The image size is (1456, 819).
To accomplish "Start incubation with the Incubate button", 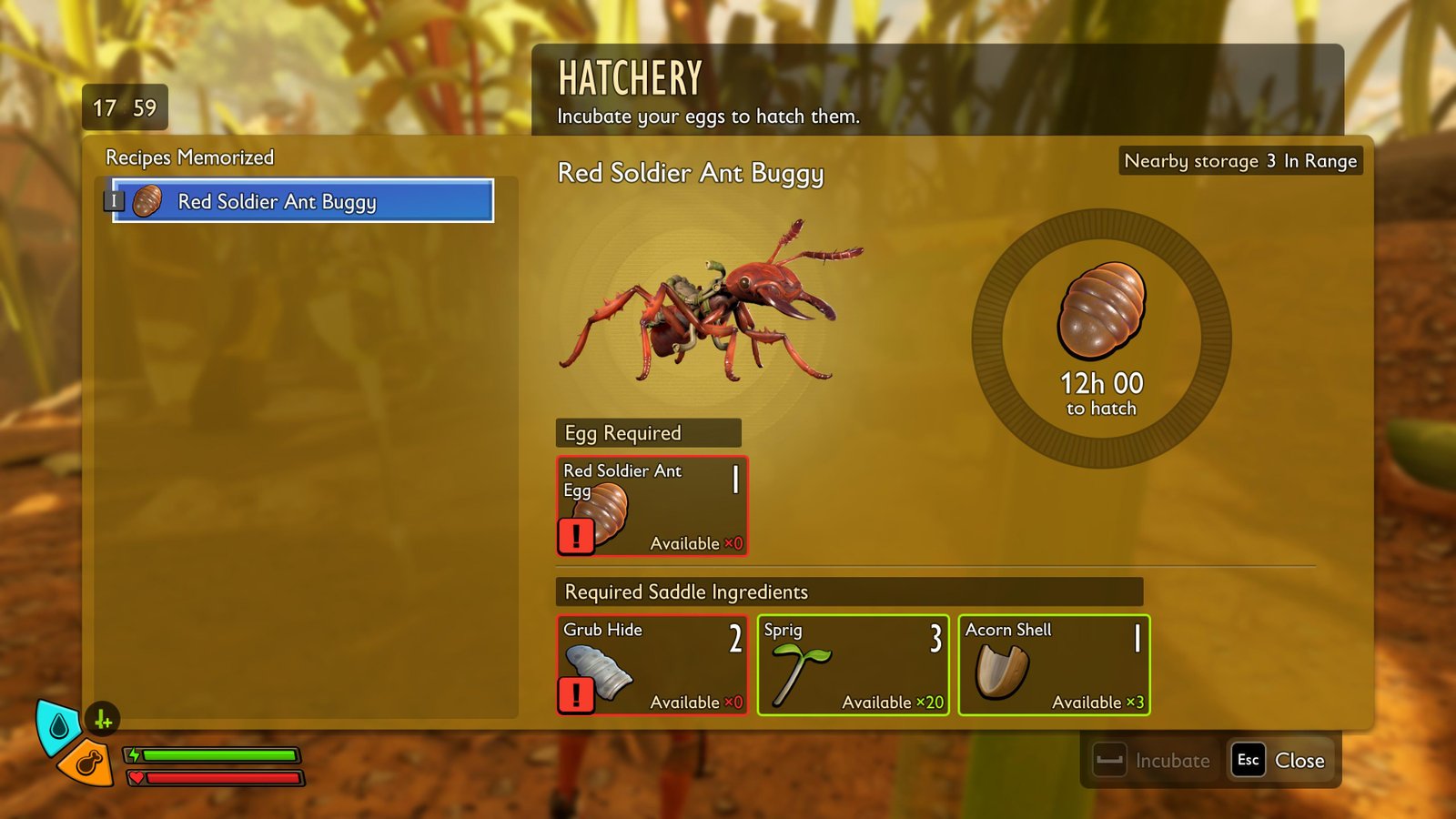I will (x=1154, y=761).
